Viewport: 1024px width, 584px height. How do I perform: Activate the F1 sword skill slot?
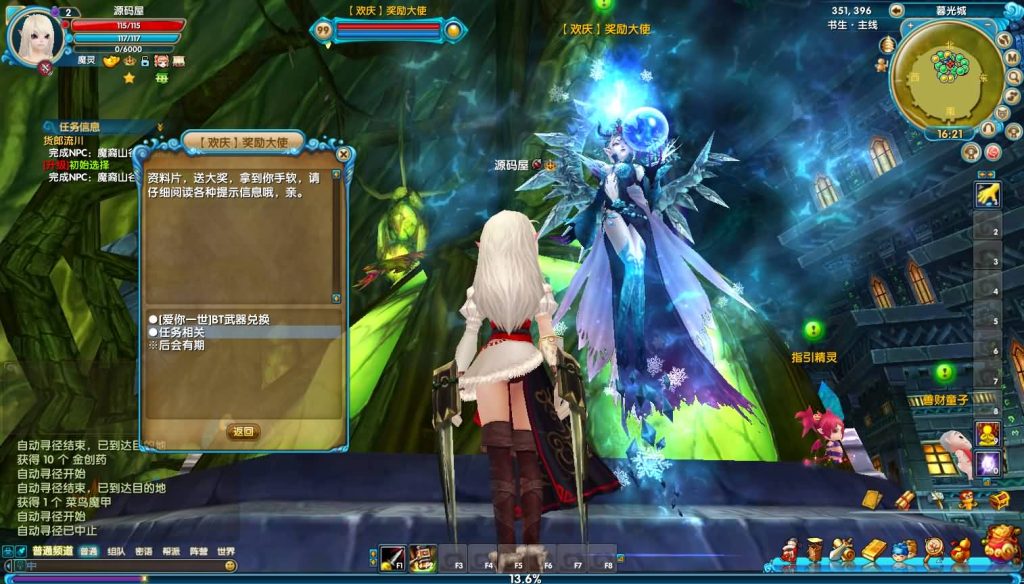point(393,557)
